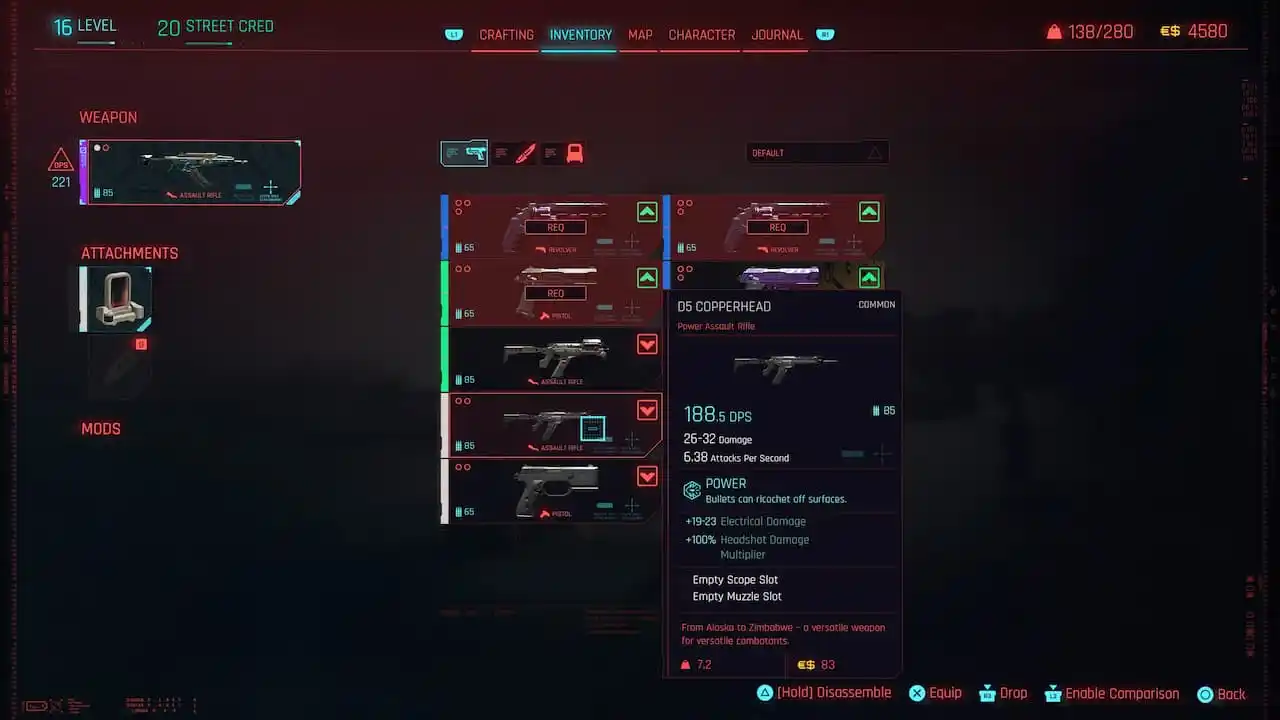Click the upgrade arrow on the second revolver
Image resolution: width=1280 pixels, height=720 pixels.
click(869, 211)
